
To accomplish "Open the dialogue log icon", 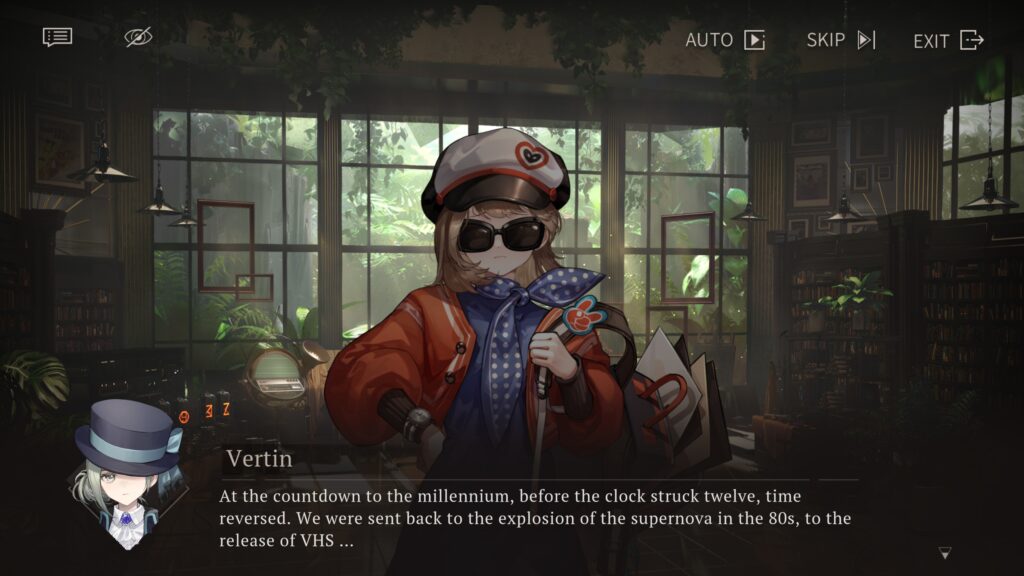I will coord(57,38).
